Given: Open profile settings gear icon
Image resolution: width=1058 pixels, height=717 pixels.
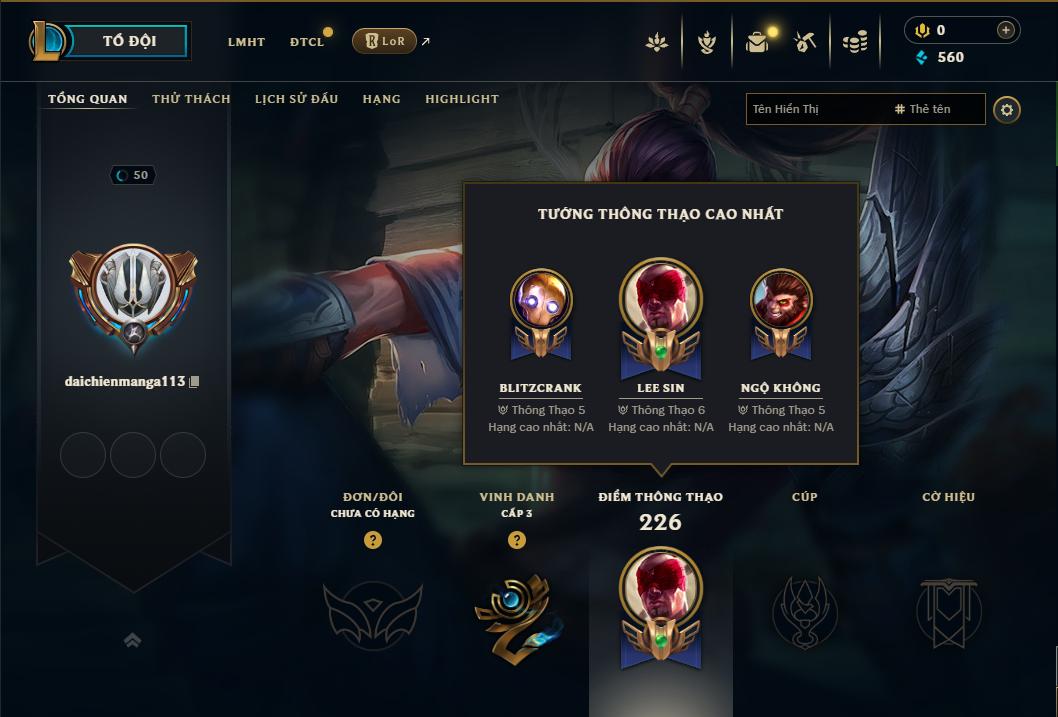Looking at the screenshot, I should pyautogui.click(x=1007, y=109).
